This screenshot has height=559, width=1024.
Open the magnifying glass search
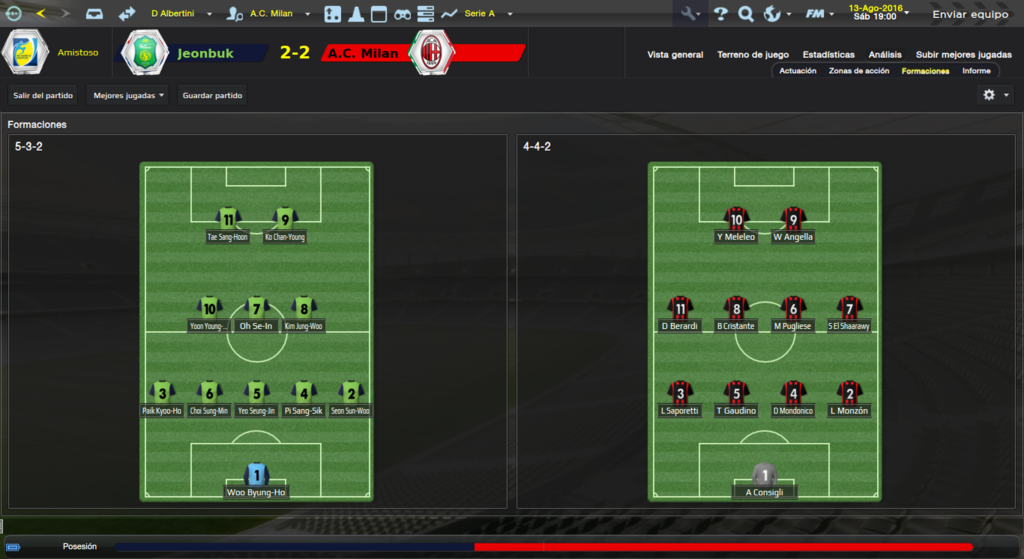(x=746, y=14)
